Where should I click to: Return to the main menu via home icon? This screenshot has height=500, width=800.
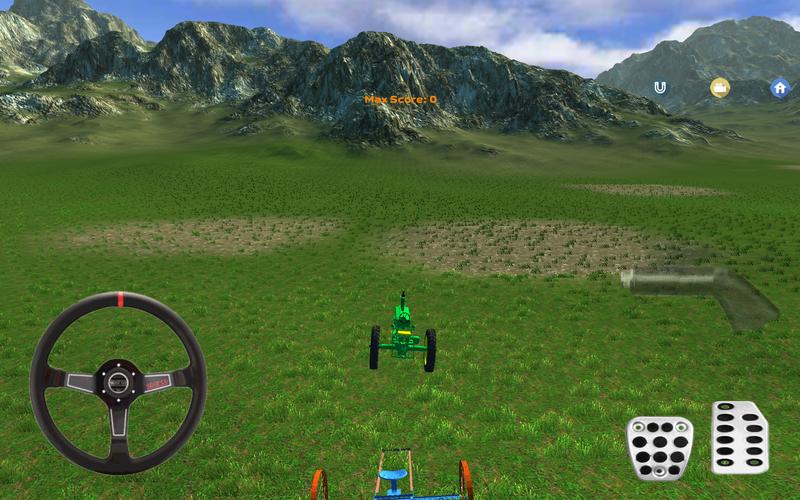click(x=779, y=88)
